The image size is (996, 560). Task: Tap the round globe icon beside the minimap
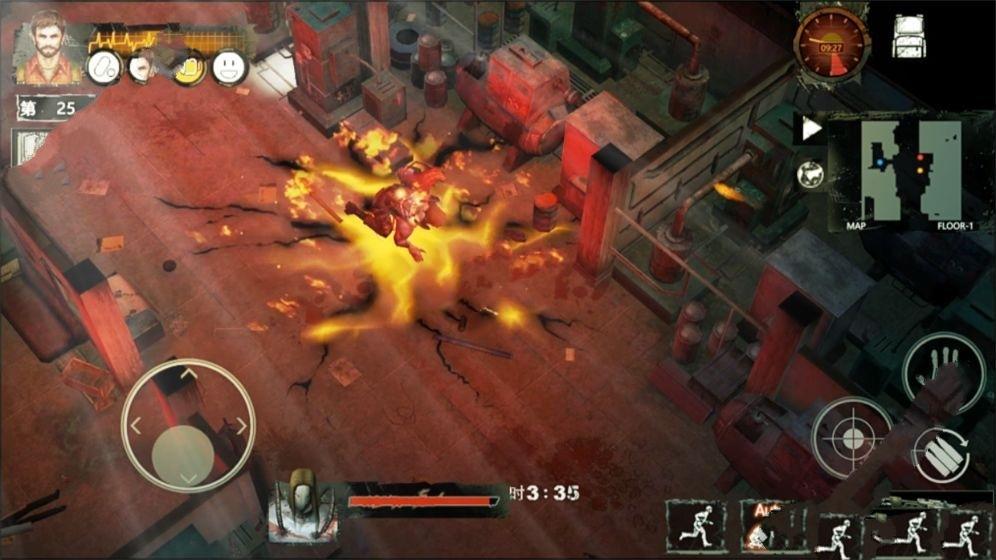pos(810,174)
